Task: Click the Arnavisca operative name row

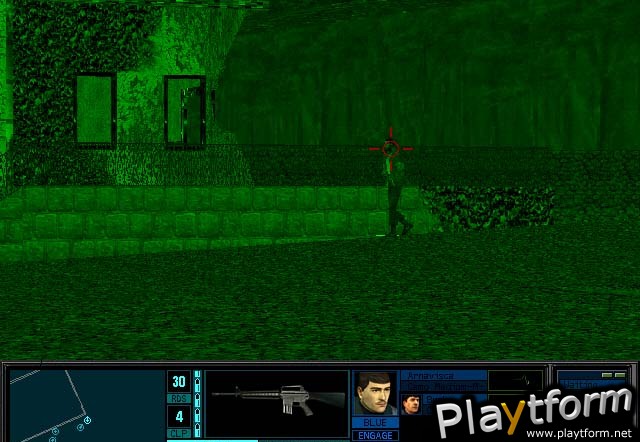Action: pyautogui.click(x=443, y=376)
